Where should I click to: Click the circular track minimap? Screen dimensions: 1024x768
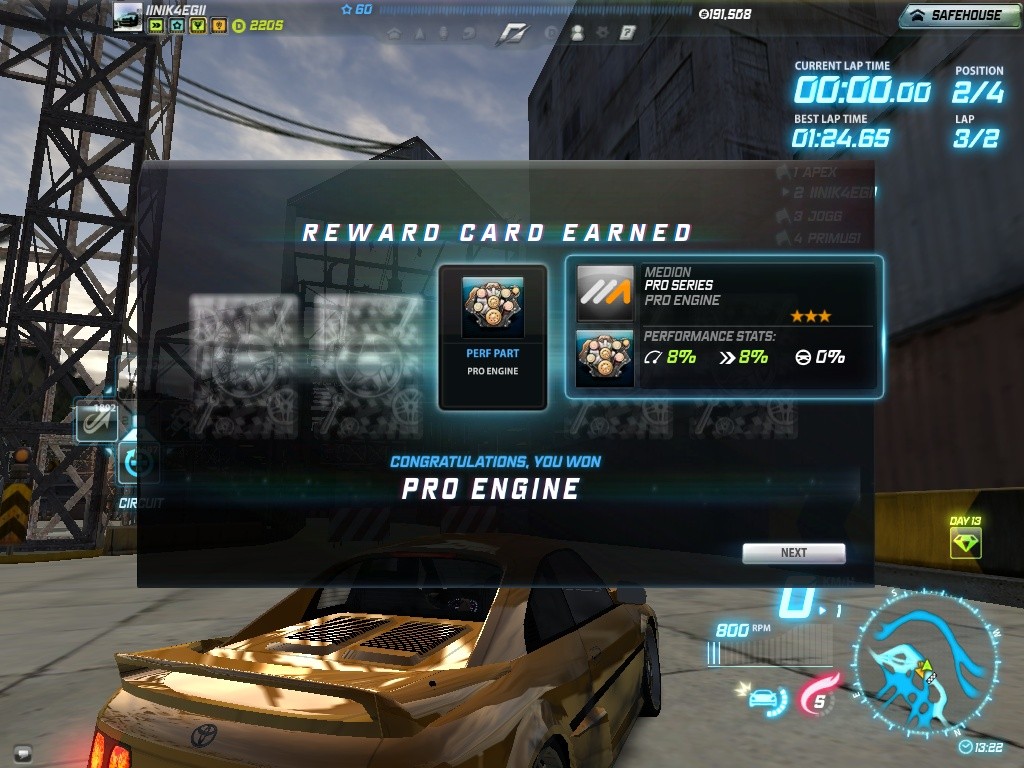coord(925,663)
